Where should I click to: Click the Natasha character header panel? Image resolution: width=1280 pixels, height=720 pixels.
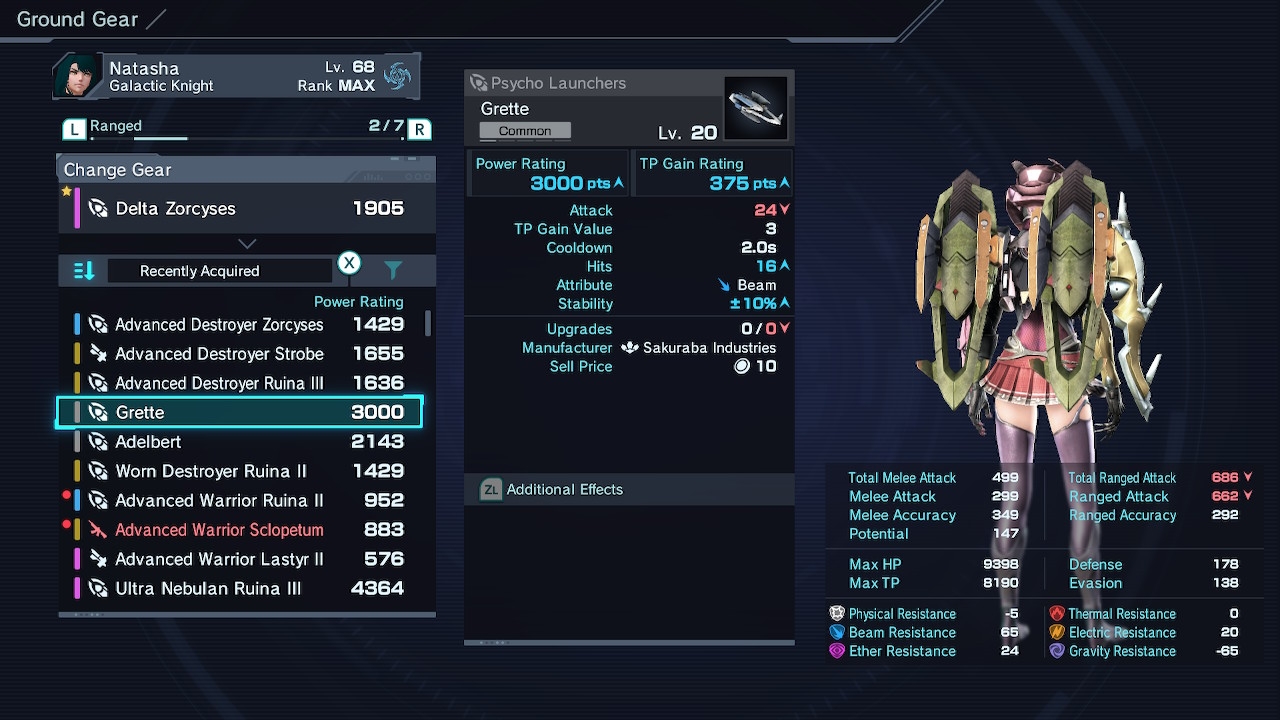pyautogui.click(x=236, y=77)
